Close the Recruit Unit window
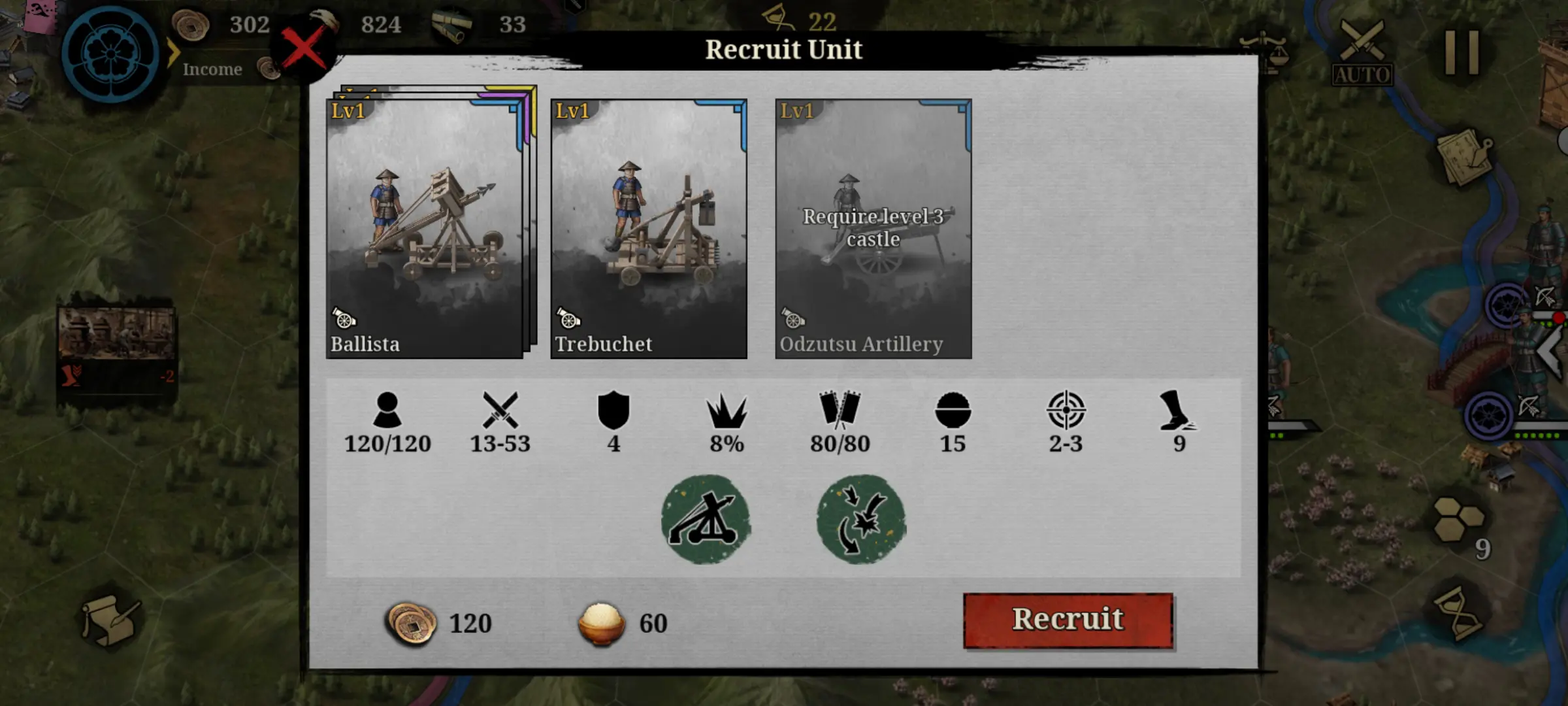Image resolution: width=1568 pixels, height=706 pixels. click(x=304, y=48)
